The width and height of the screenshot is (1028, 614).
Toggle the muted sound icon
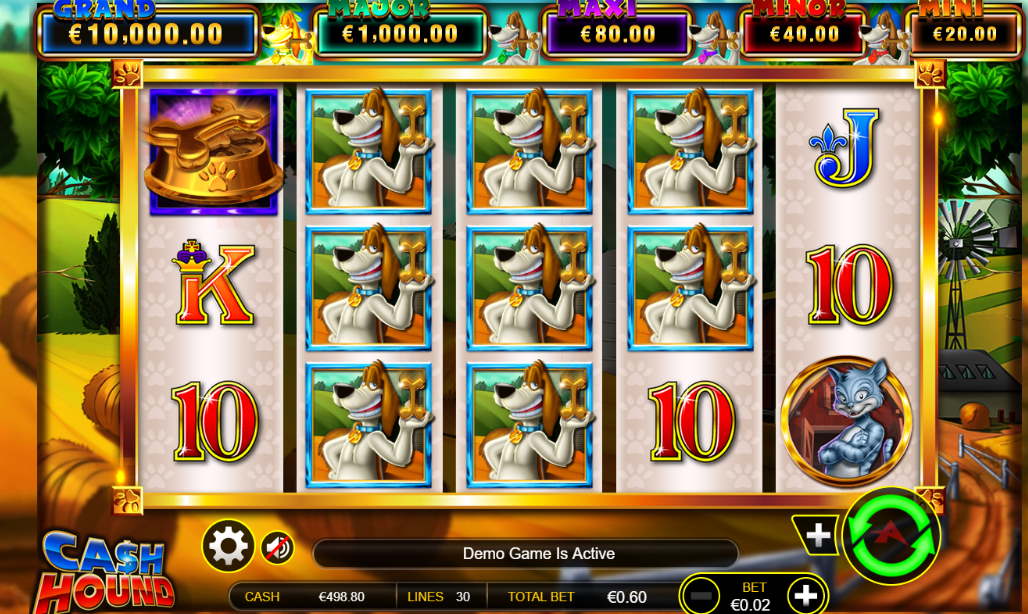point(277,547)
